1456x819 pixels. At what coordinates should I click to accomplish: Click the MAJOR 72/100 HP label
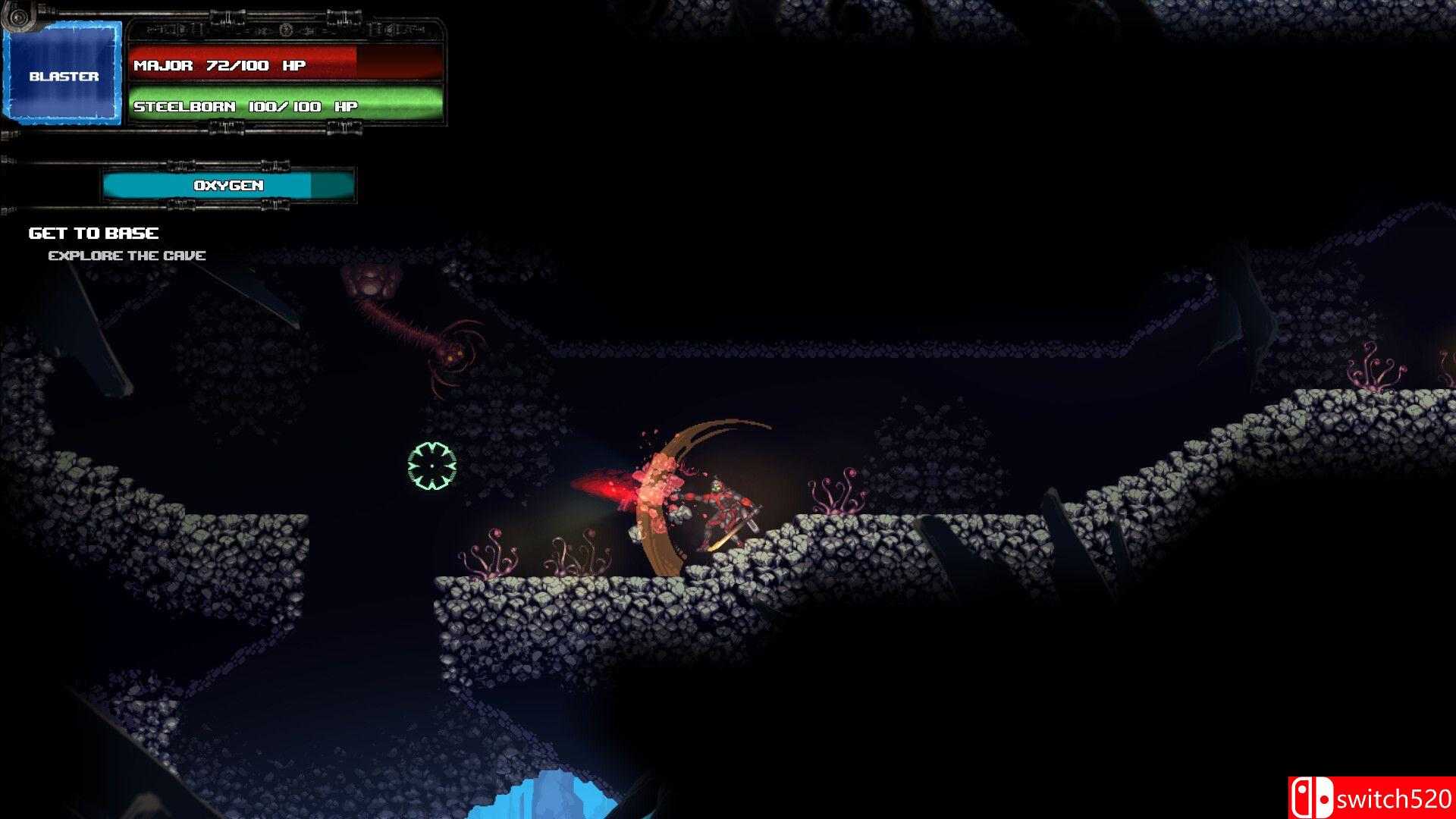point(218,65)
